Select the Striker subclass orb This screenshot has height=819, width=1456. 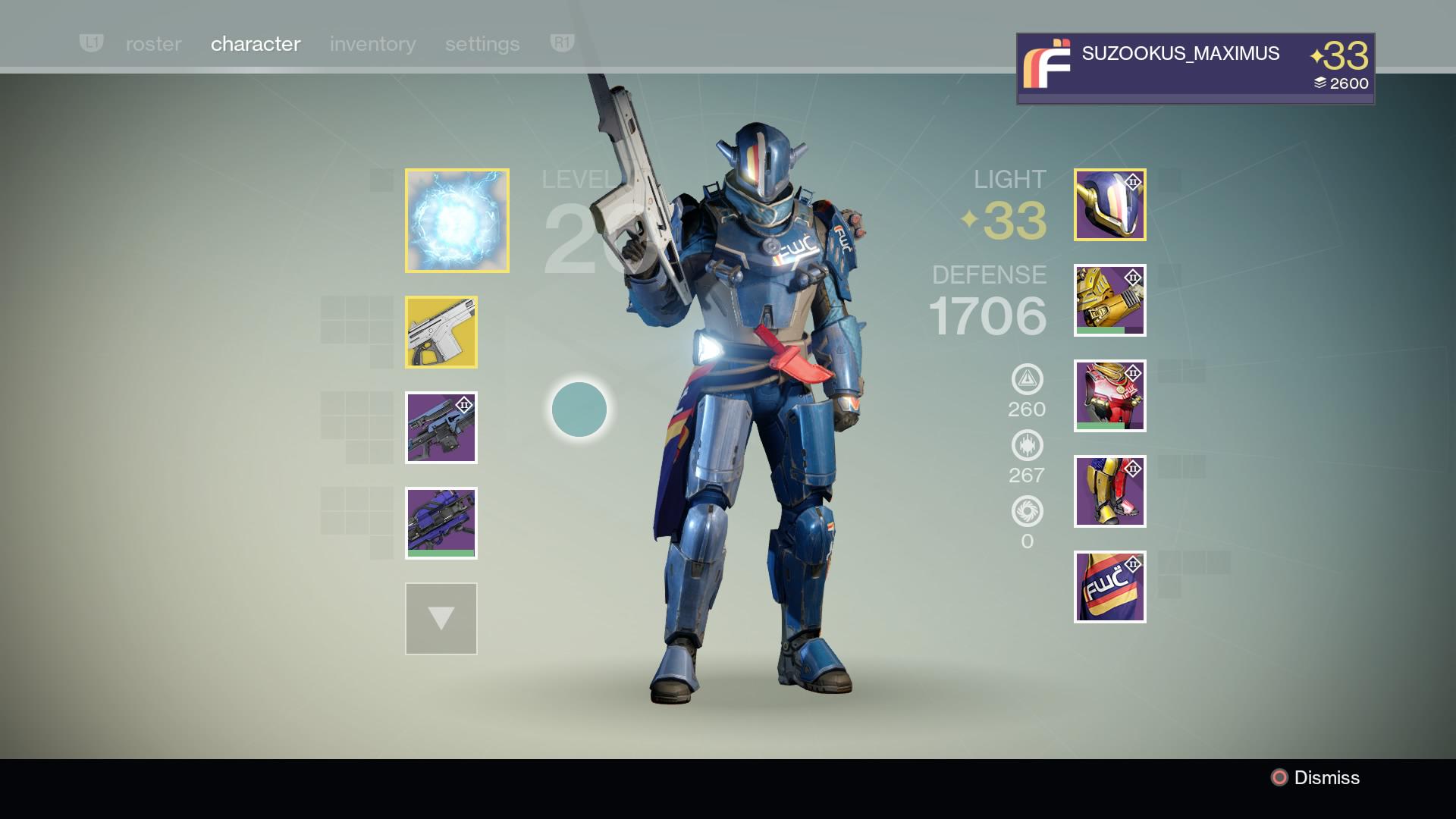coord(457,219)
